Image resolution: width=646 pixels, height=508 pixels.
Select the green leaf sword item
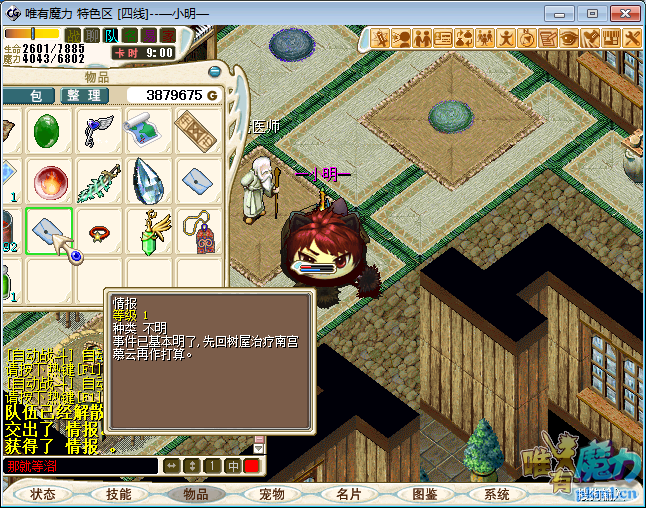(99, 181)
